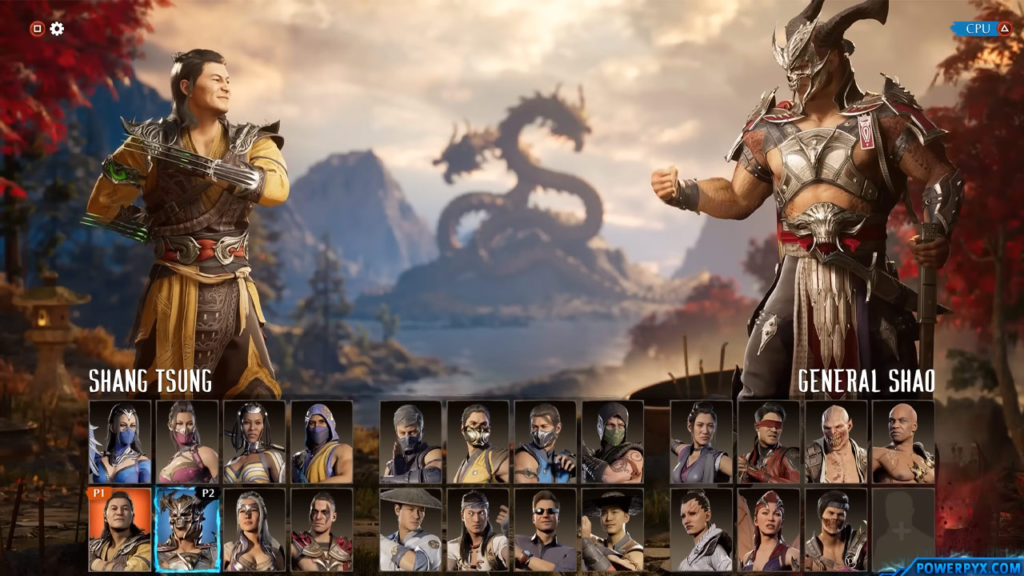This screenshot has height=576, width=1024.
Task: Choose Baraka from the roster
Action: click(835, 442)
